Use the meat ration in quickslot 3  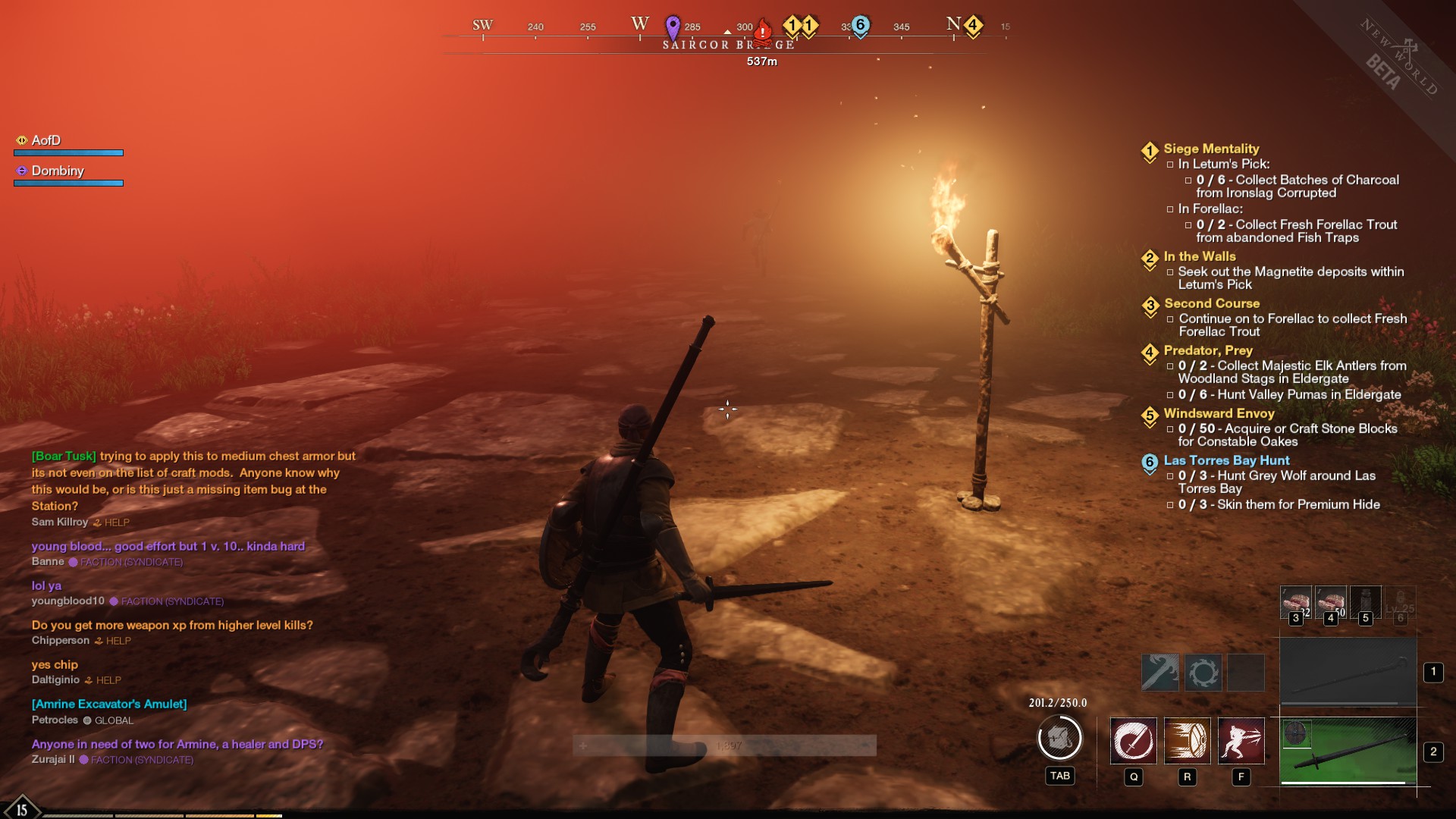pos(1295,602)
